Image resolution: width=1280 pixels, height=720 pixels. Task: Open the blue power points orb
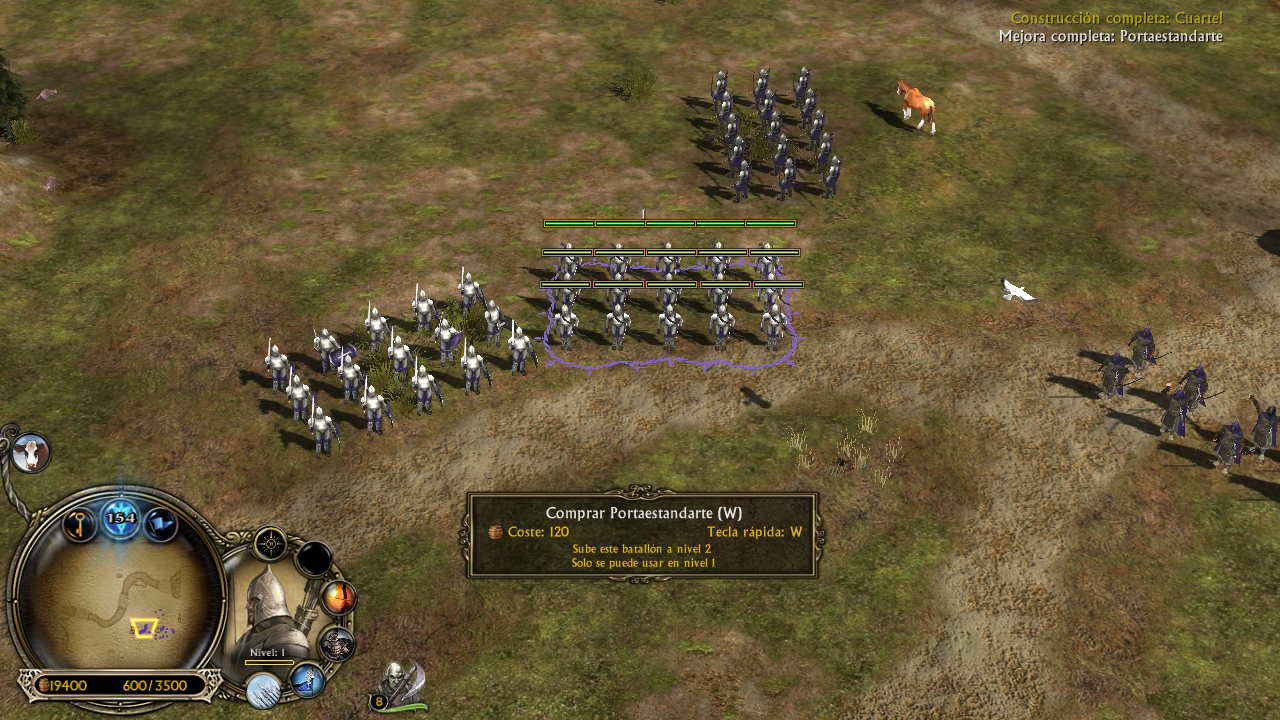point(121,518)
